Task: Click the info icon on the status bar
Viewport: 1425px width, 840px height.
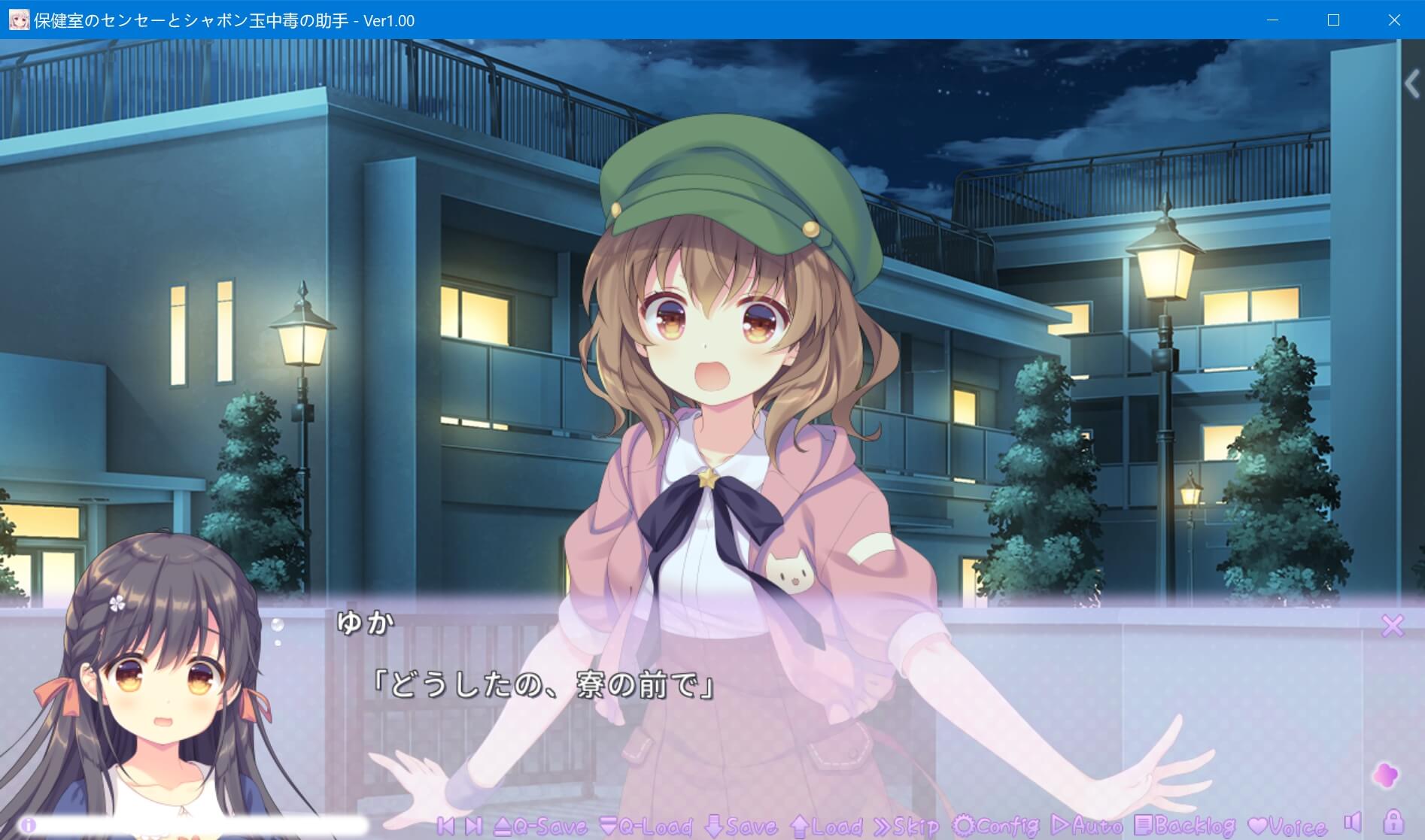Action: coord(29,825)
